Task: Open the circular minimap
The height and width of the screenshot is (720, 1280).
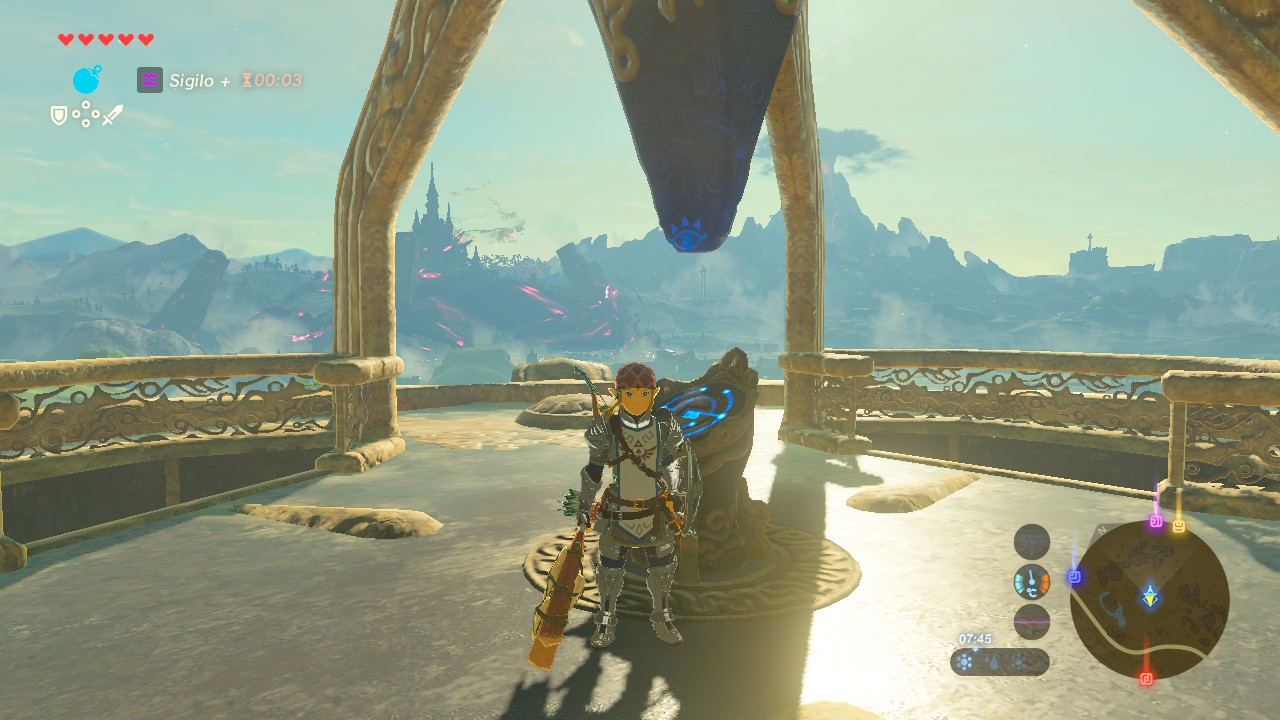Action: pos(1149,600)
